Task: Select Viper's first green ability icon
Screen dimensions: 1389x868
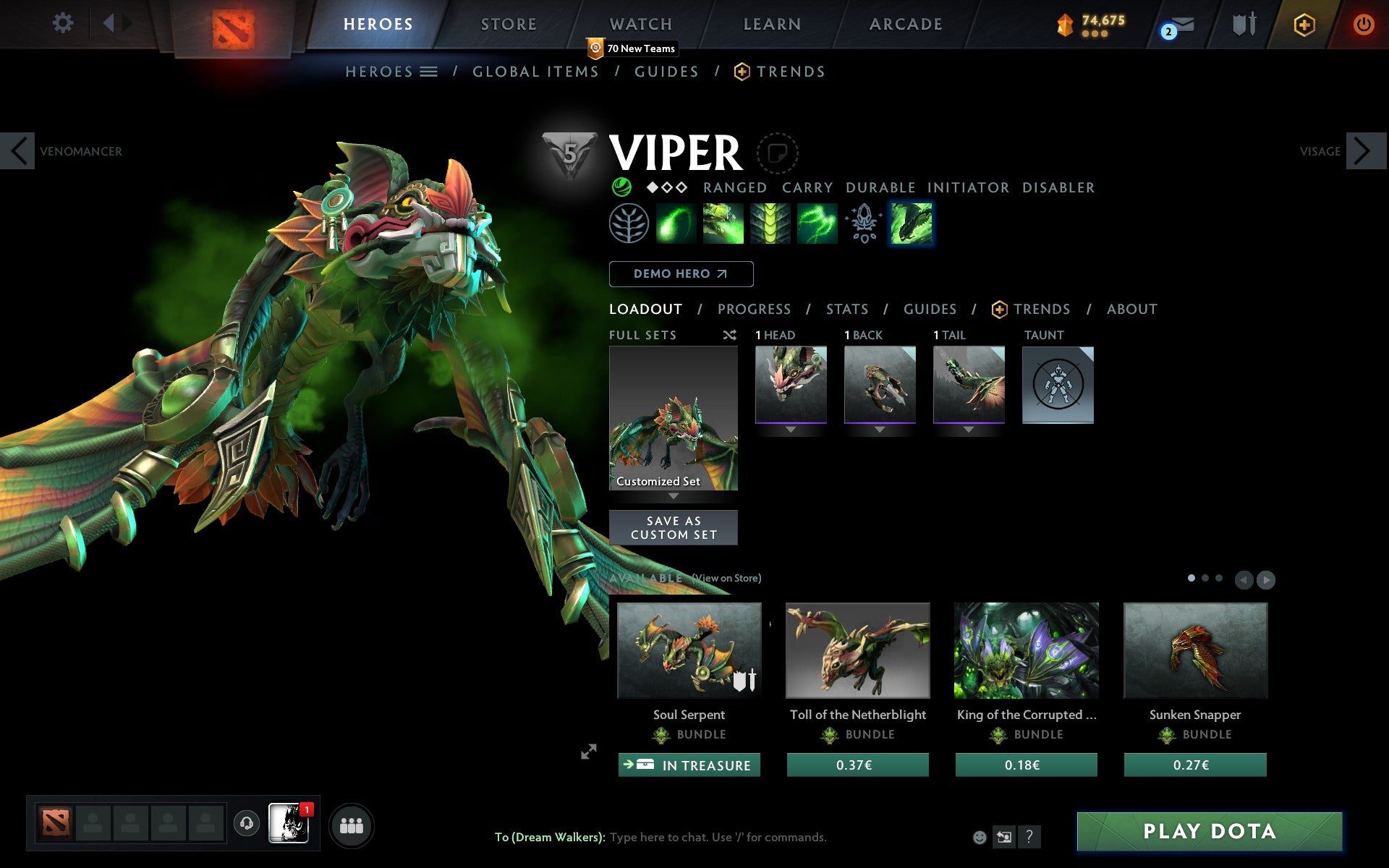Action: click(x=676, y=224)
